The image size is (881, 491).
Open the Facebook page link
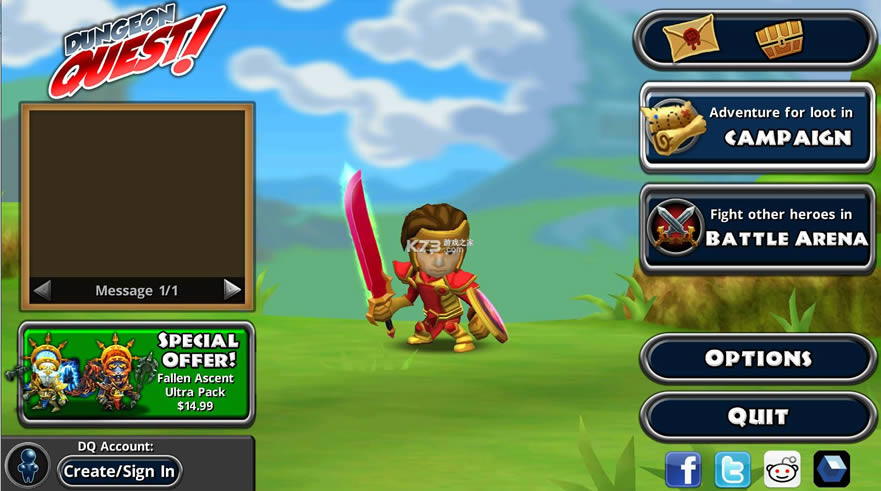click(683, 469)
